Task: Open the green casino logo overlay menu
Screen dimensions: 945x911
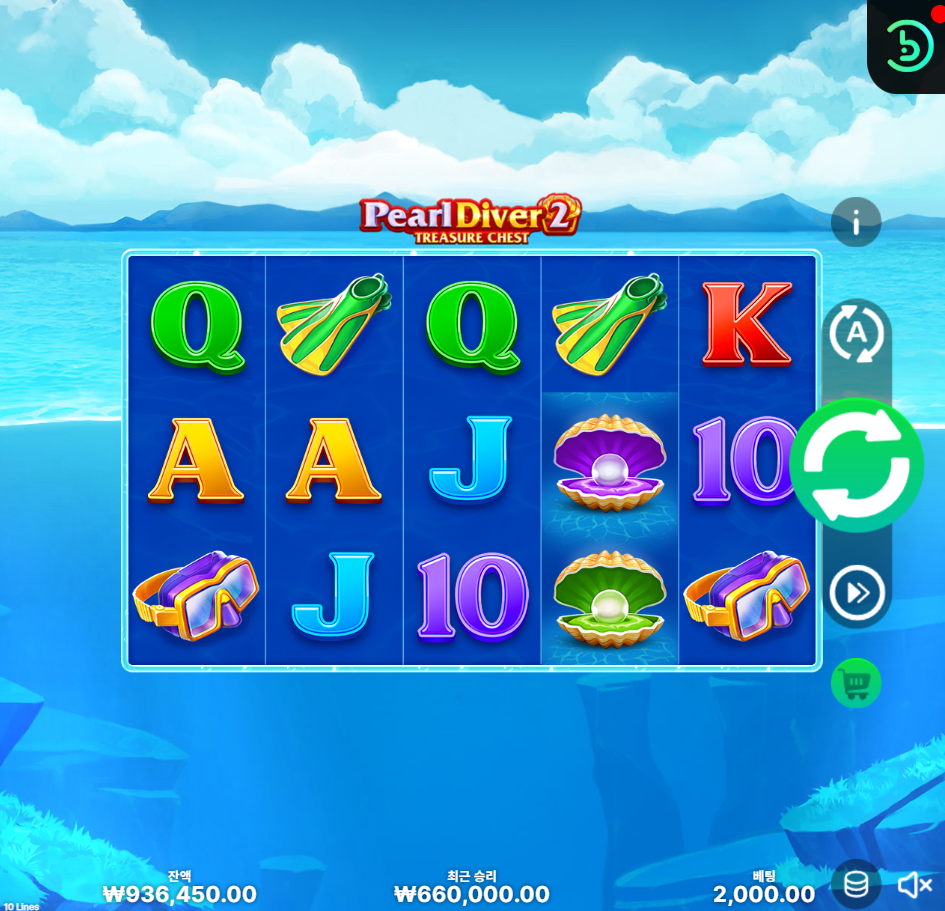Action: point(909,43)
